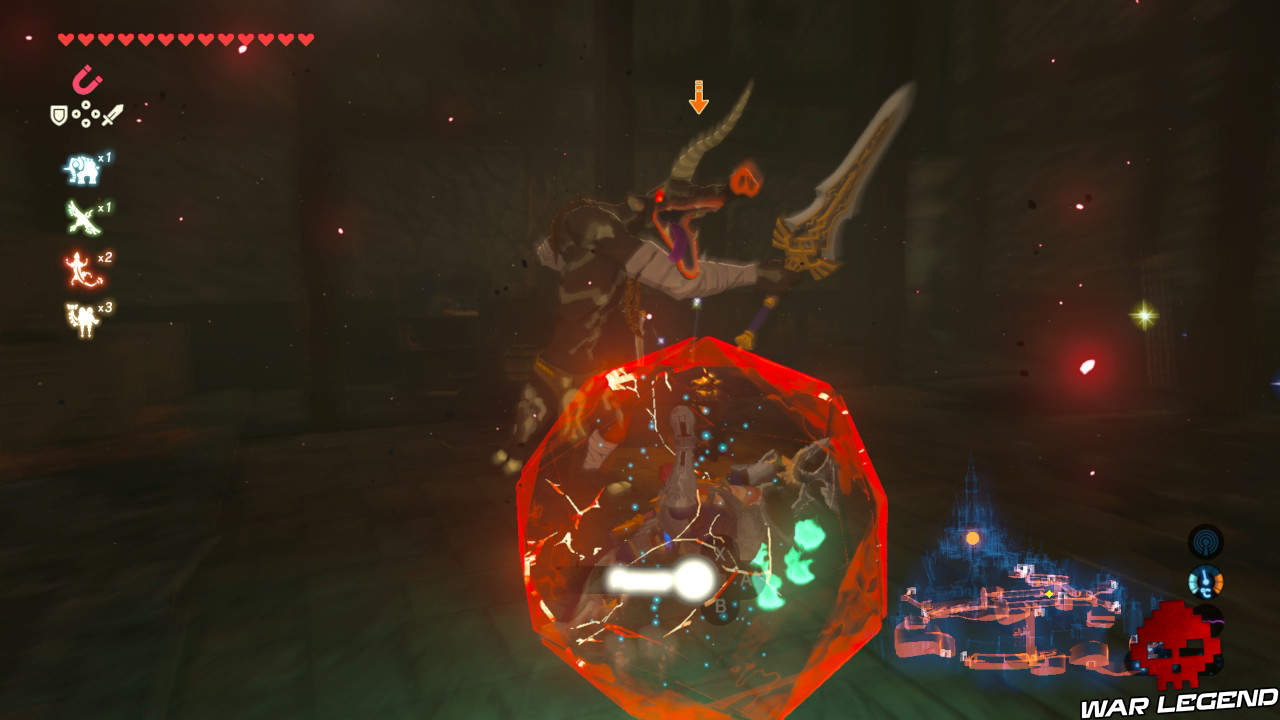Toggle the enemy target marker arrow
This screenshot has width=1280, height=720.
tap(697, 95)
